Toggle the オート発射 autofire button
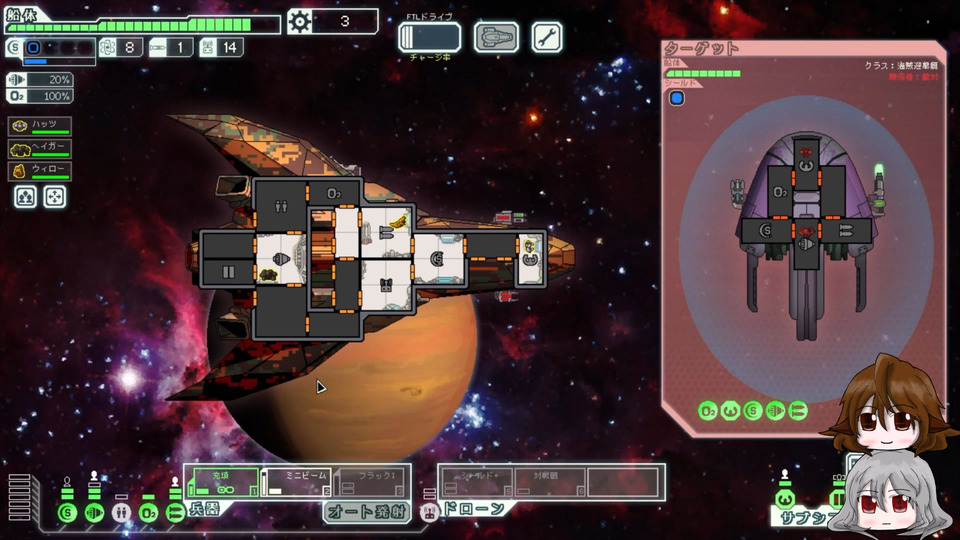The height and width of the screenshot is (540, 960). pos(365,512)
